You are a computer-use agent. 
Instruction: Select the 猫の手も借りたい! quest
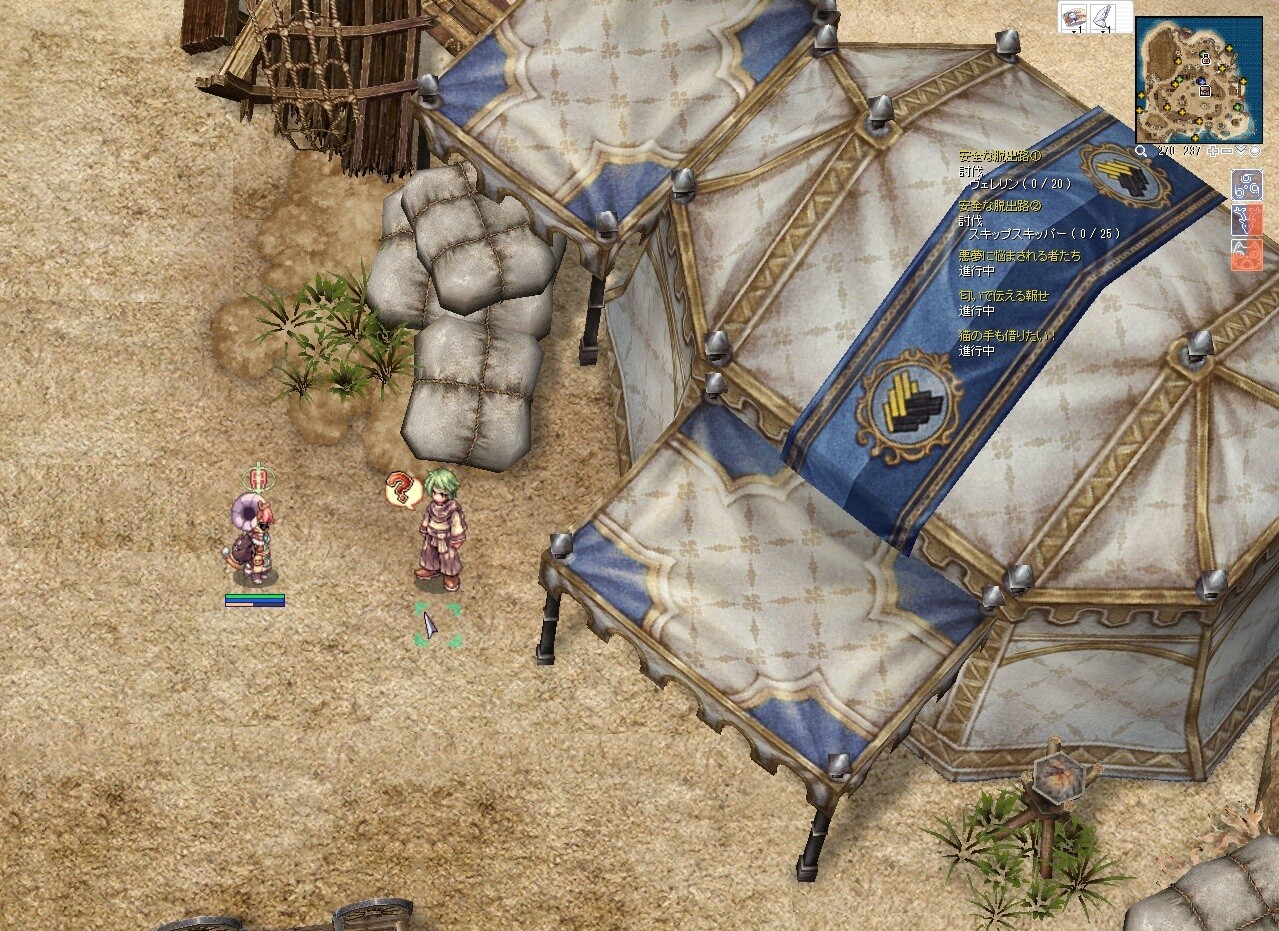tap(1007, 336)
